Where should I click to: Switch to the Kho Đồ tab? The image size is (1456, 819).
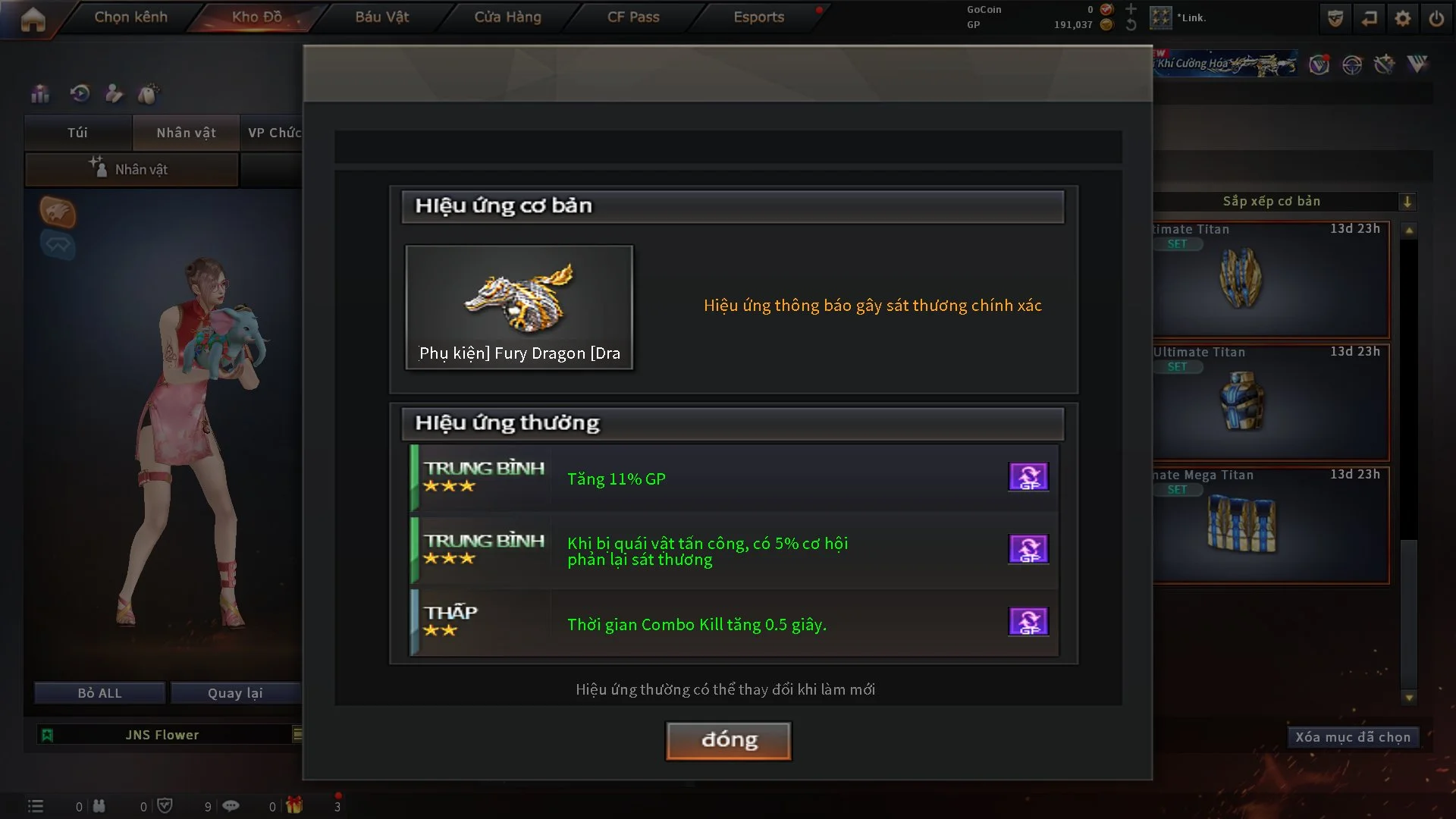tap(256, 17)
